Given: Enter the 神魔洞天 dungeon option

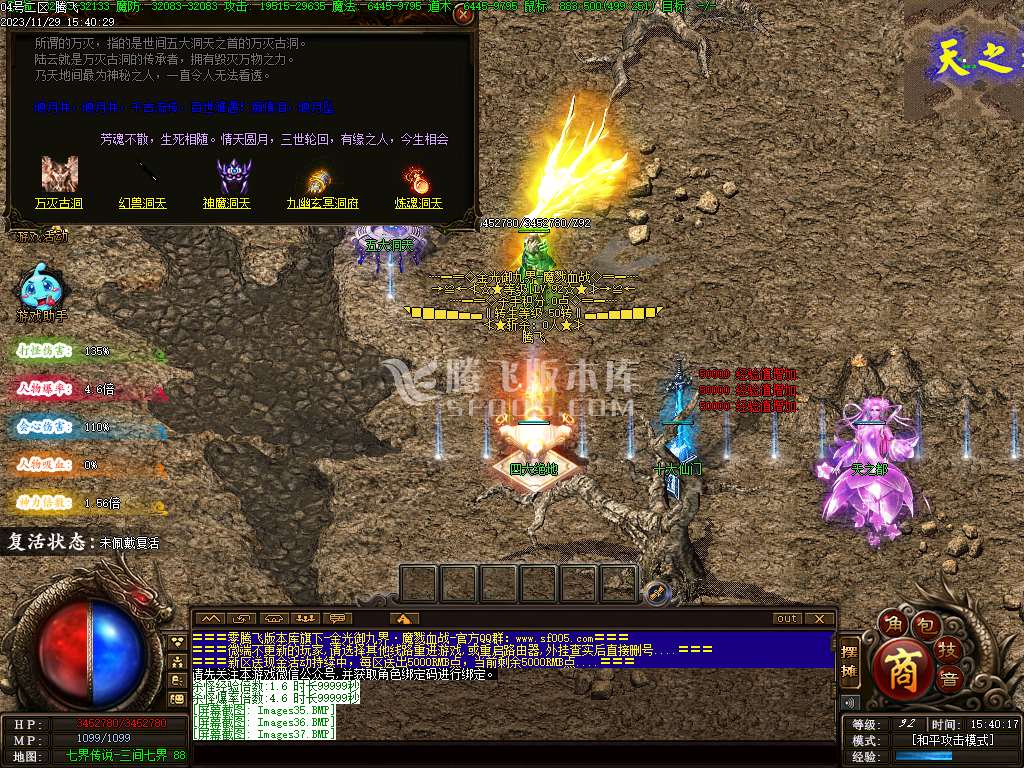Looking at the screenshot, I should [x=227, y=203].
